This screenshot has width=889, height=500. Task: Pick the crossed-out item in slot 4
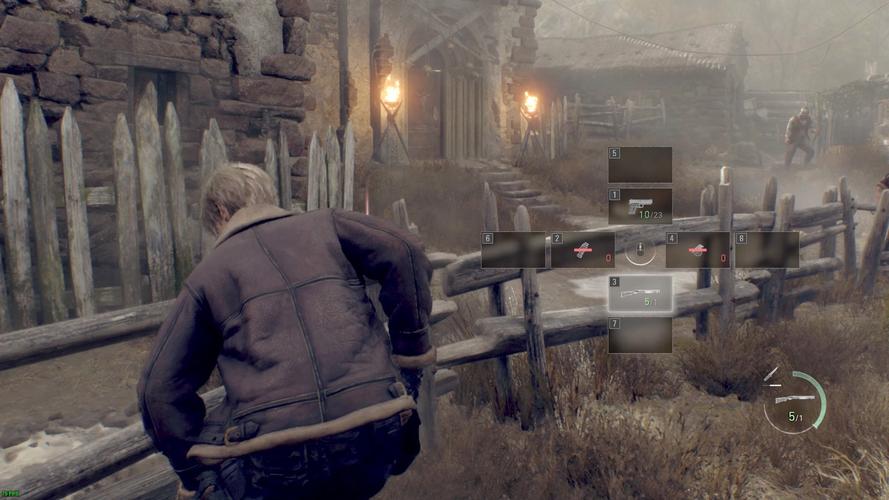[x=697, y=250]
